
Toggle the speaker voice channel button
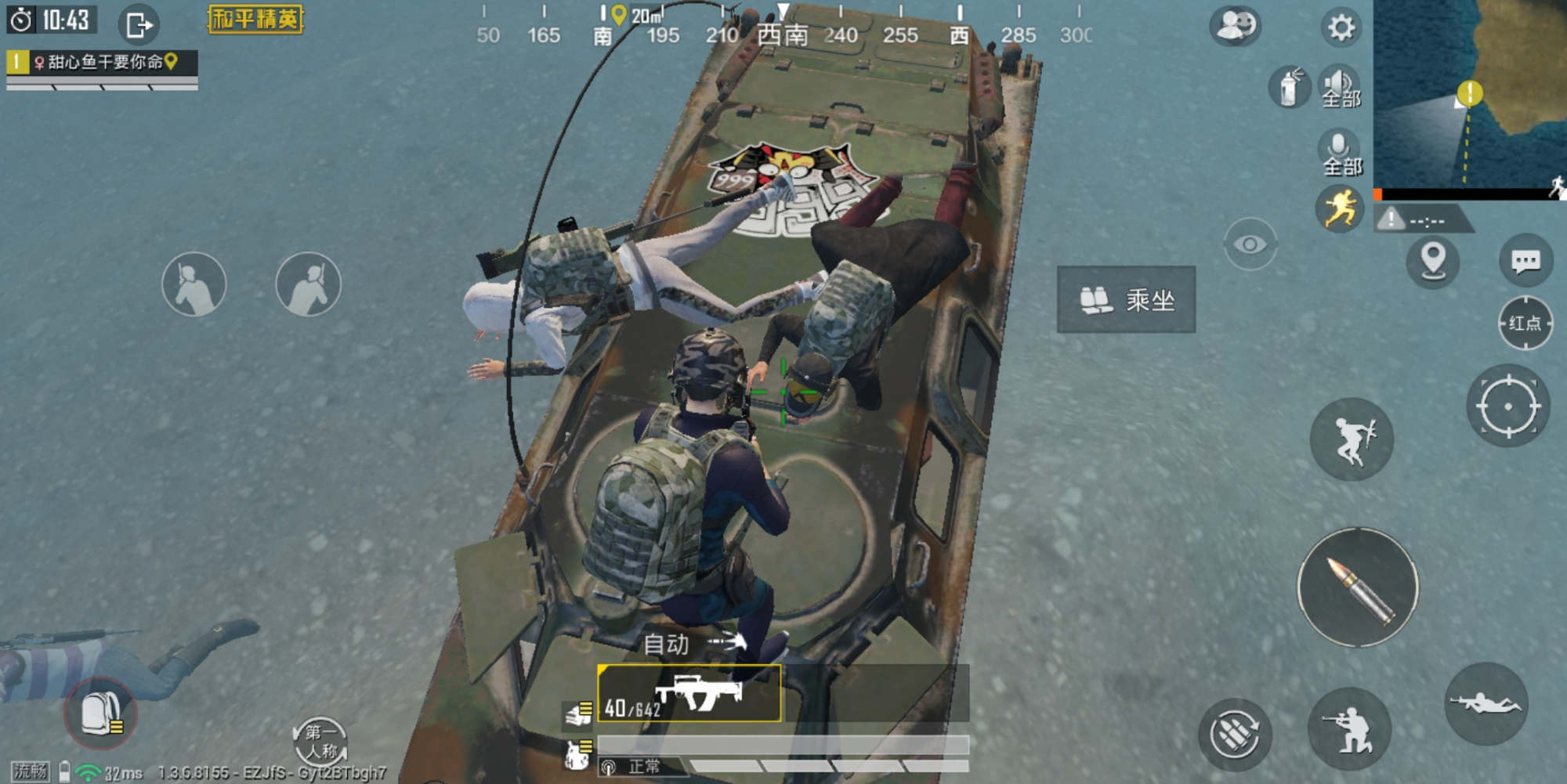coord(1341,86)
